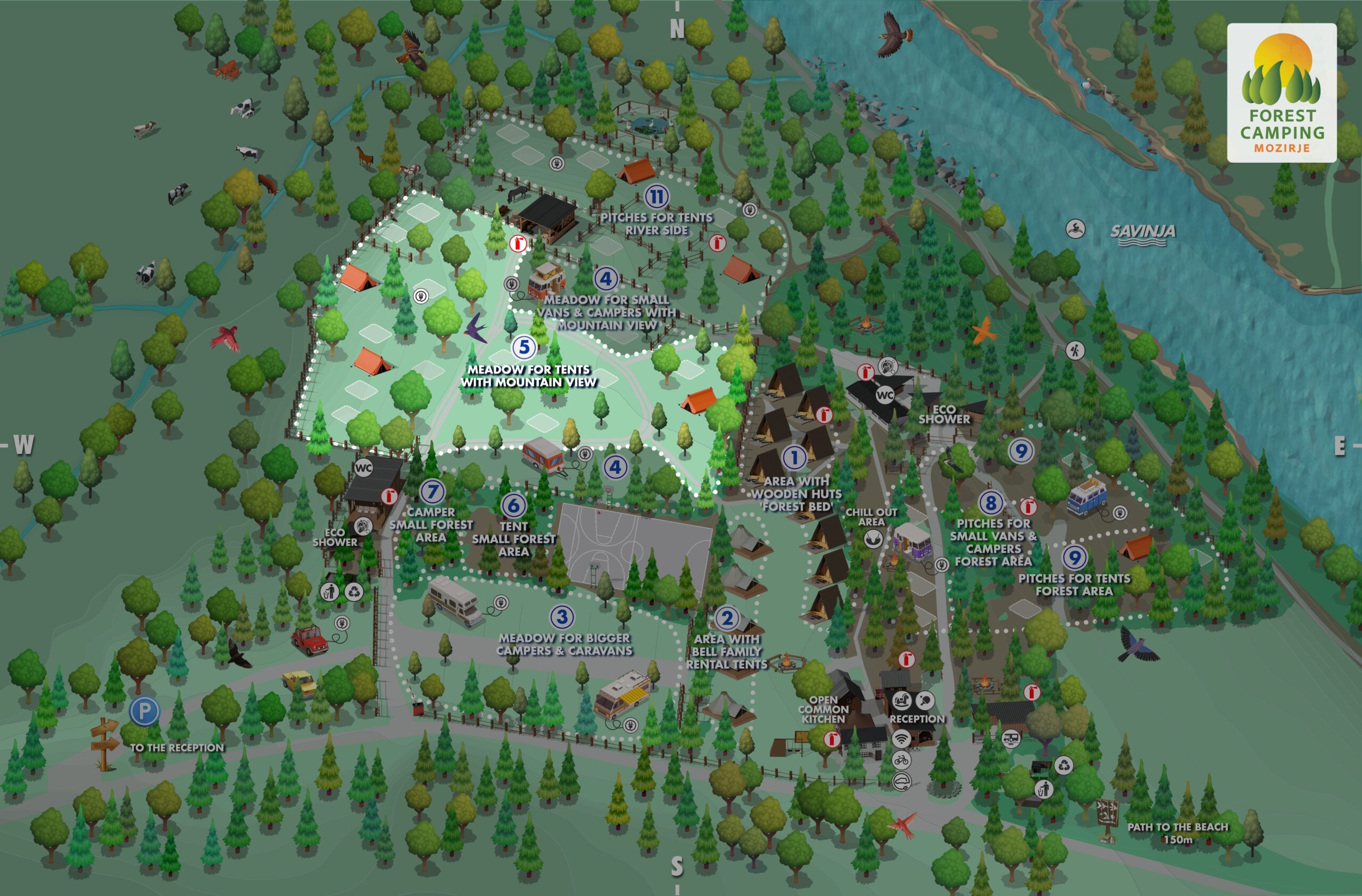The image size is (1362, 896).
Task: Select marker 2 for bell family rental tents
Action: [727, 618]
